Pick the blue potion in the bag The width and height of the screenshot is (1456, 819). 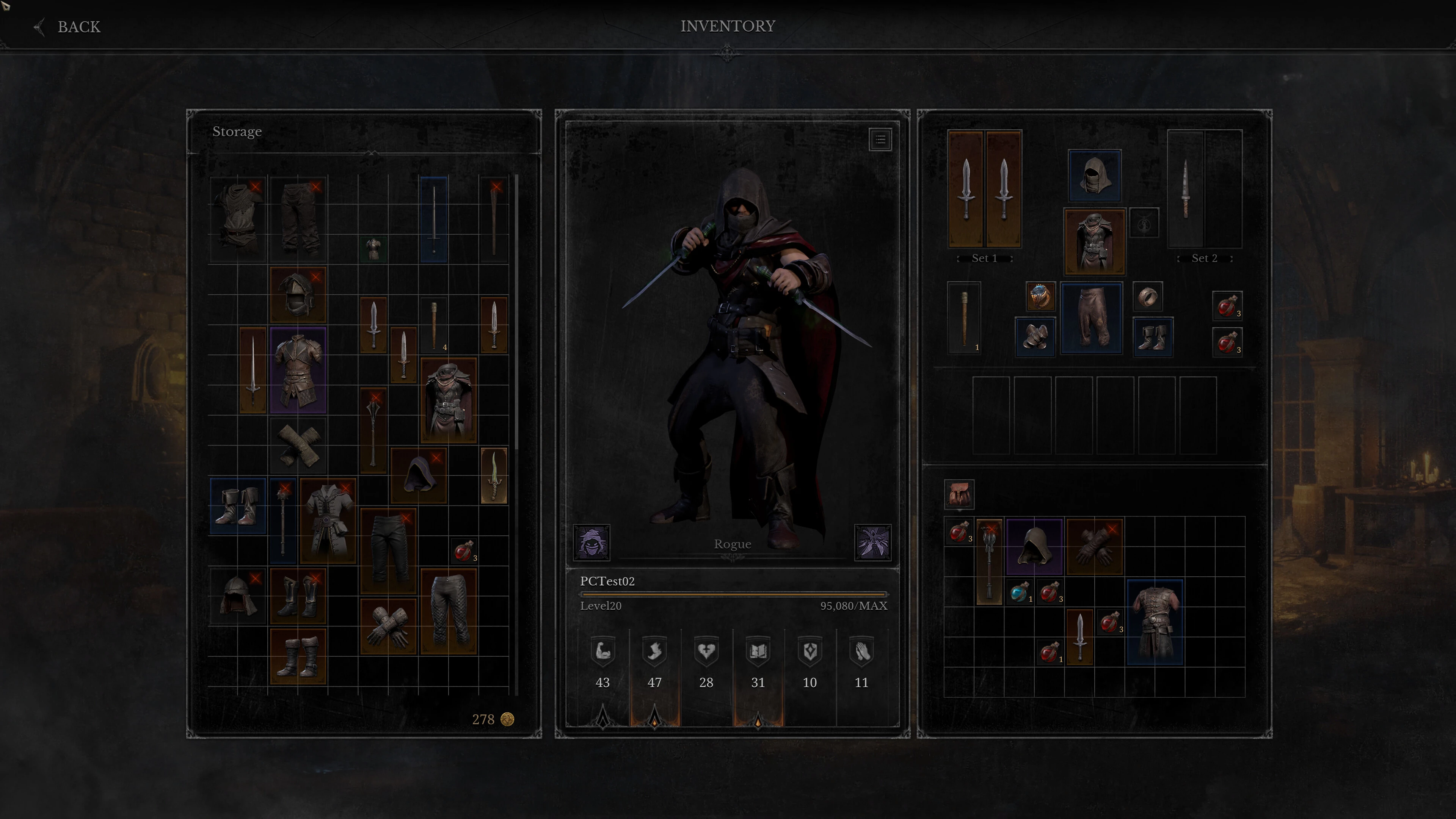point(1020,592)
